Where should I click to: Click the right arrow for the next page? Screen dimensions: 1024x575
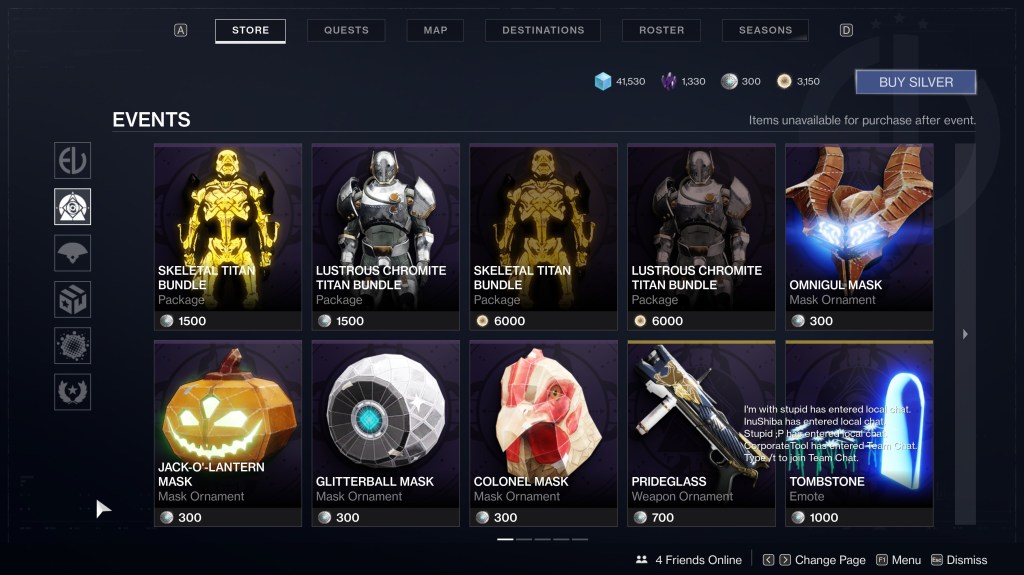click(x=965, y=334)
